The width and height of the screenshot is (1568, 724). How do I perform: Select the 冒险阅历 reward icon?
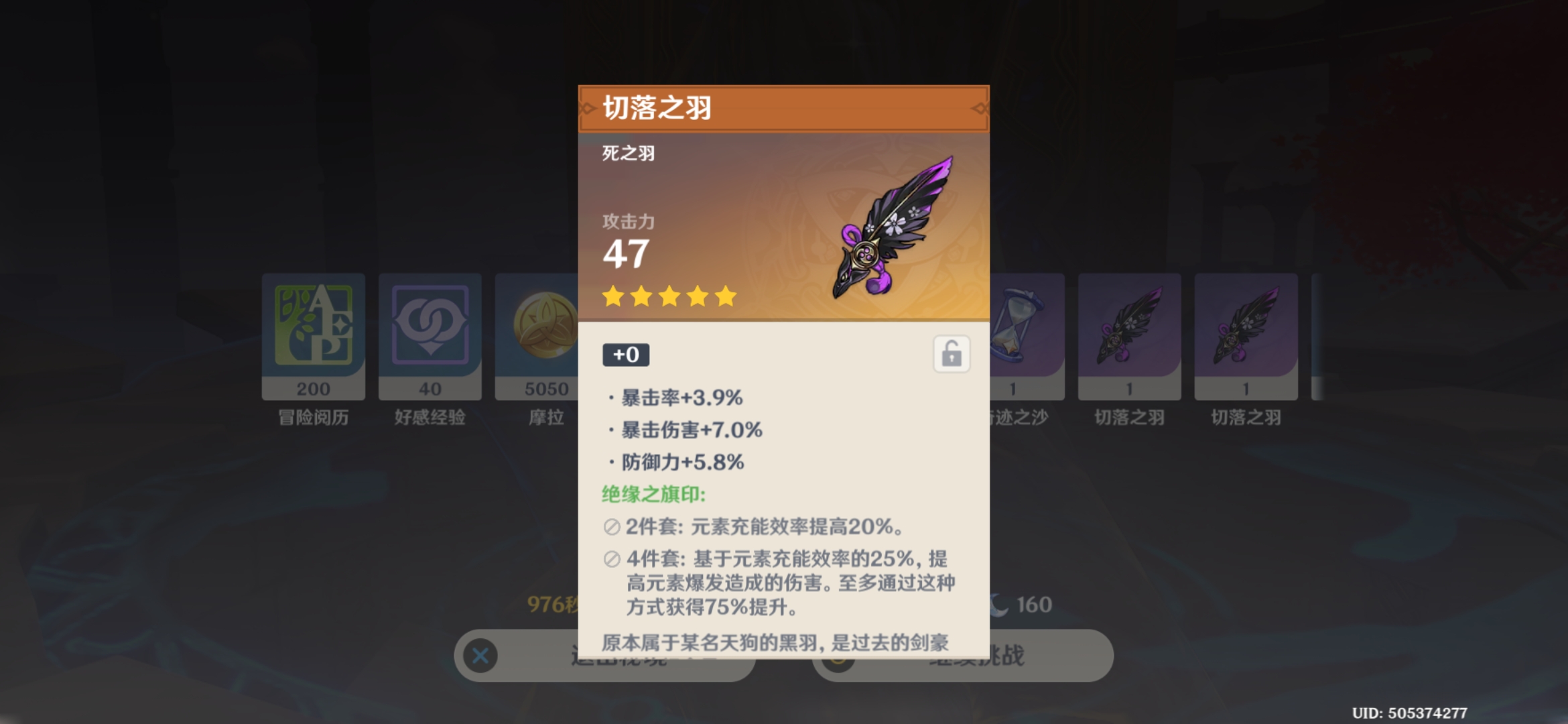tap(314, 326)
